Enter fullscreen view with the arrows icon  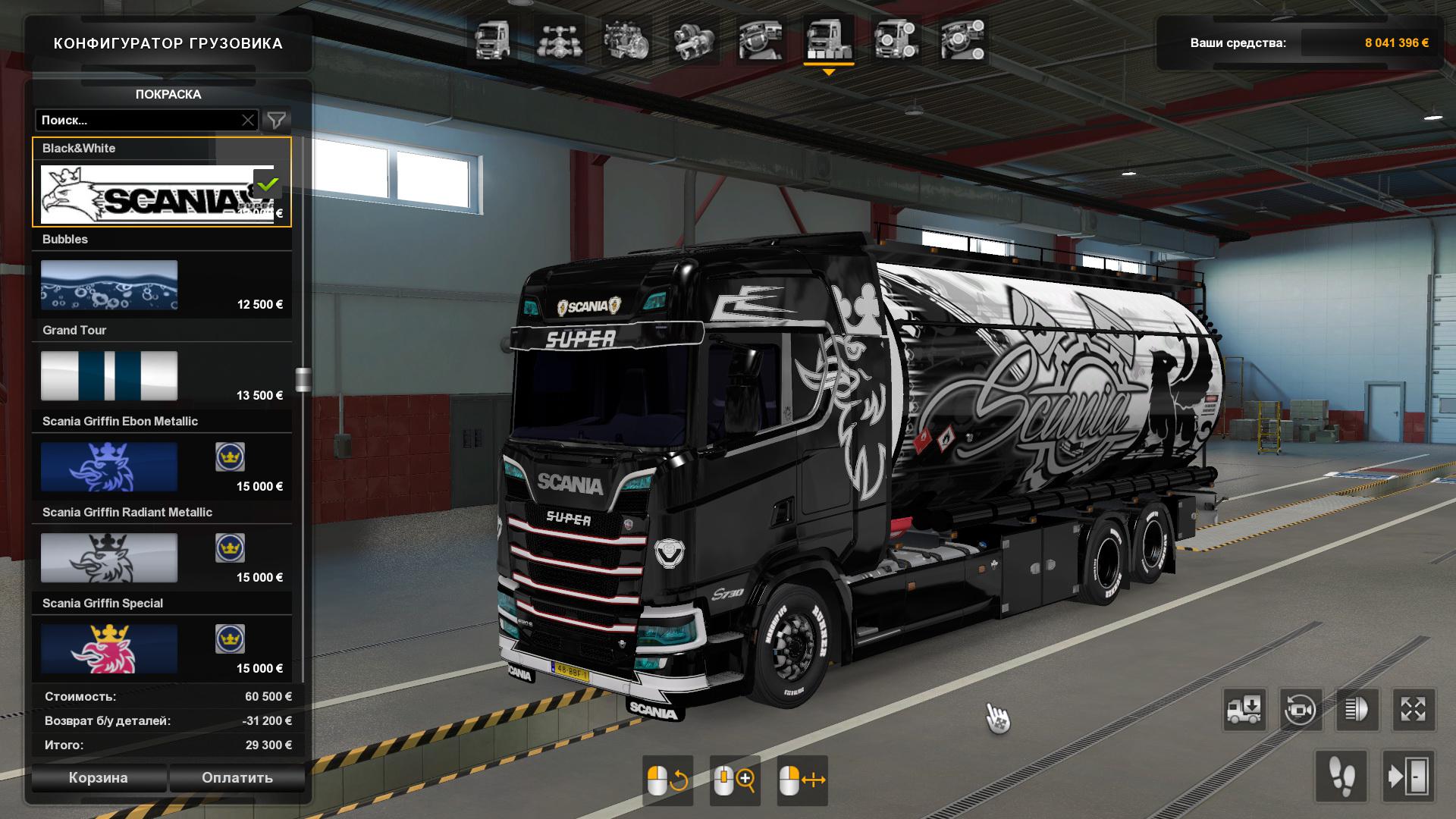click(x=1414, y=710)
